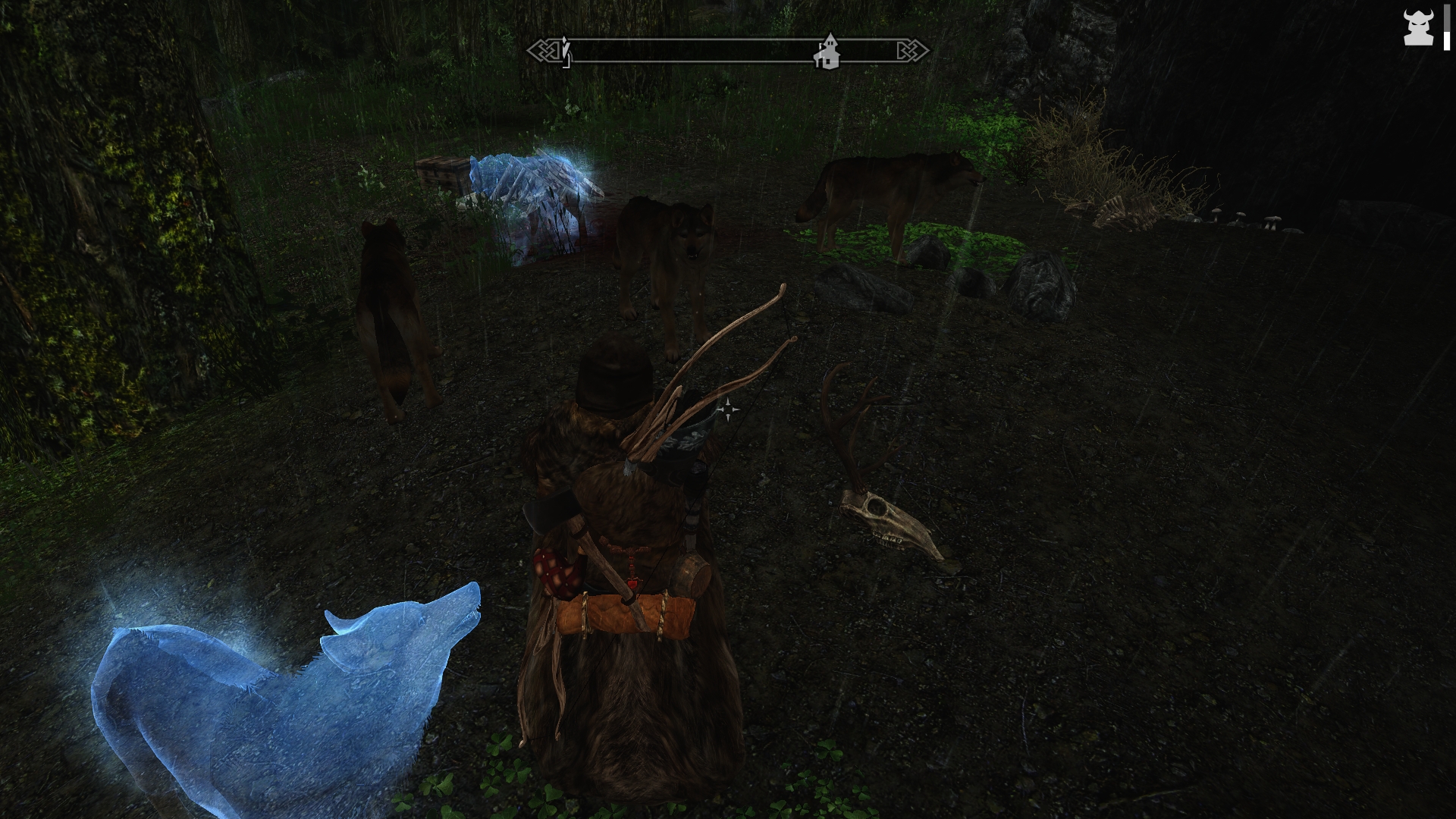The width and height of the screenshot is (1456, 819).
Task: Select the horned helmet warrior icon
Action: point(1417,29)
